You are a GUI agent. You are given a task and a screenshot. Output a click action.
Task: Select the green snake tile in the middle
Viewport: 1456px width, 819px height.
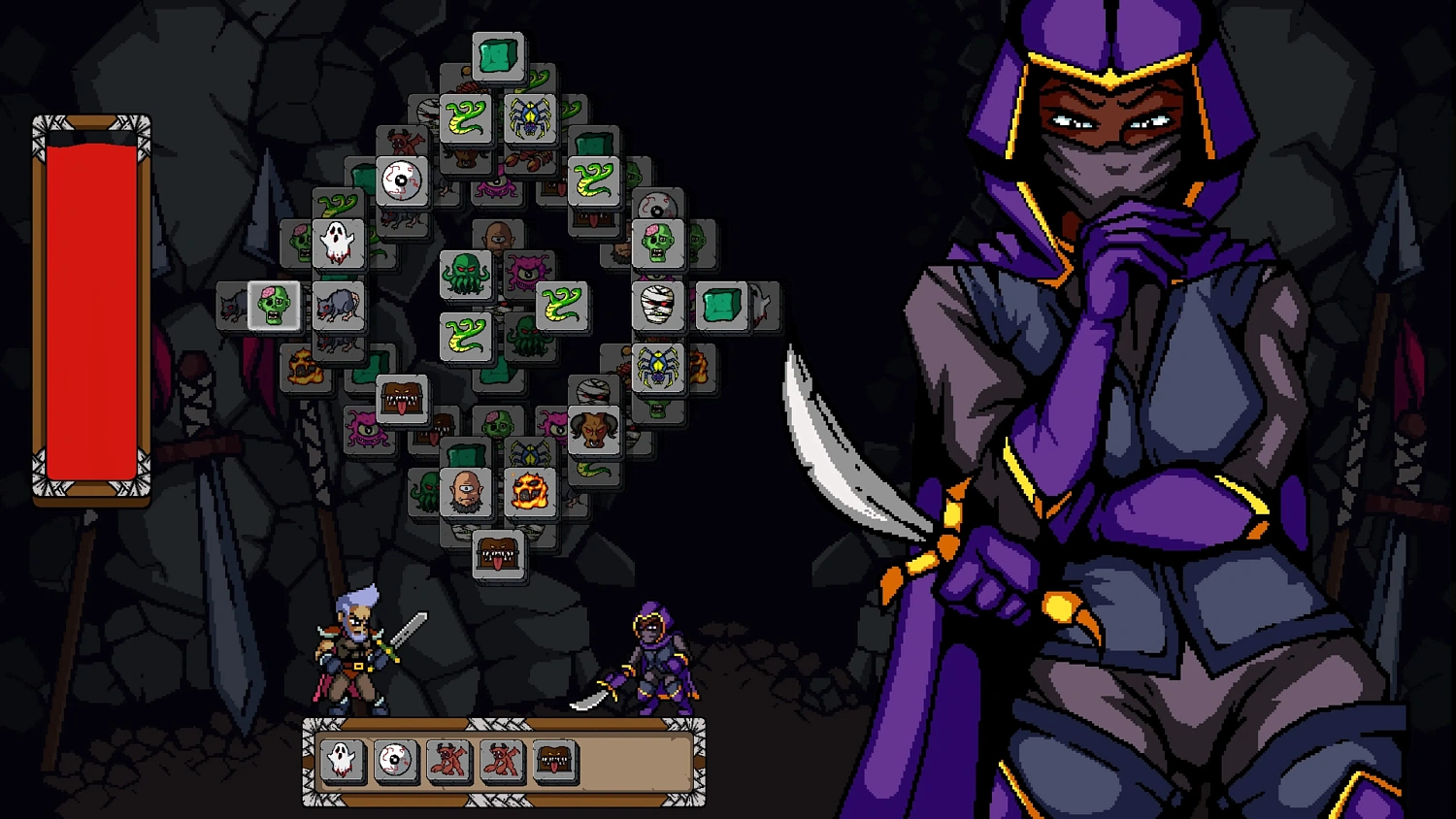pos(563,304)
